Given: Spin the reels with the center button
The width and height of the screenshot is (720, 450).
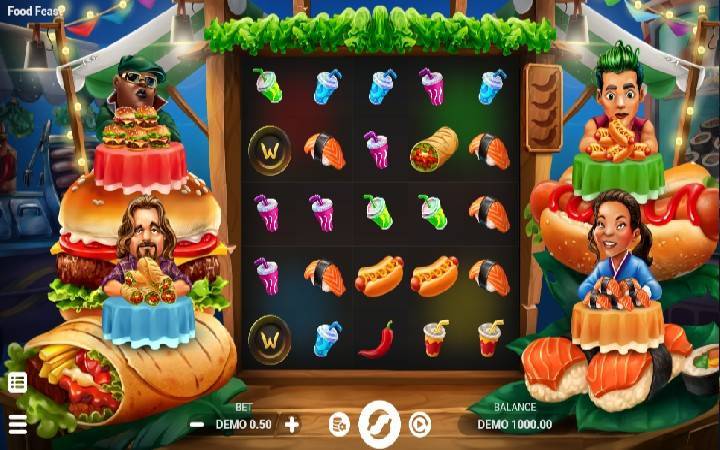Looking at the screenshot, I should coord(379,424).
